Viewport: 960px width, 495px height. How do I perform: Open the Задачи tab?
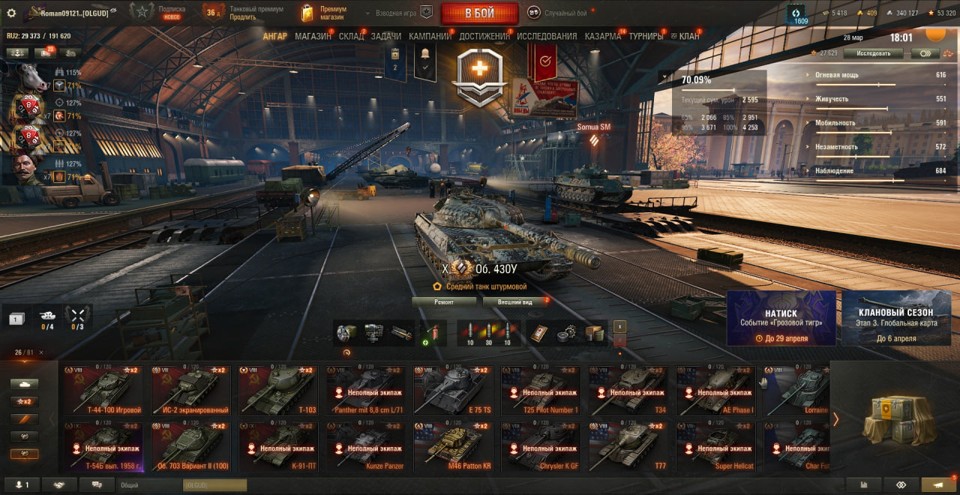(x=386, y=36)
